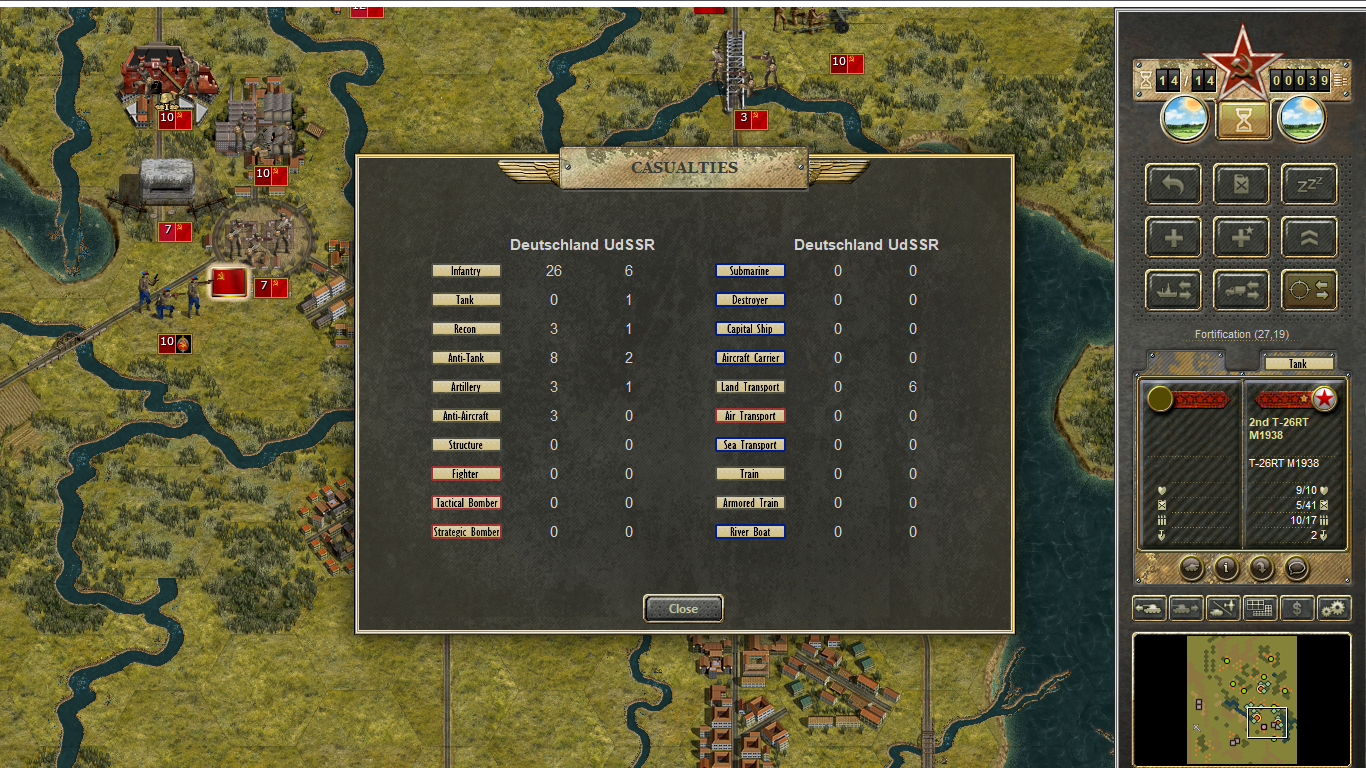1366x768 pixels.
Task: Open the unit info button marked i
Action: click(x=1226, y=568)
